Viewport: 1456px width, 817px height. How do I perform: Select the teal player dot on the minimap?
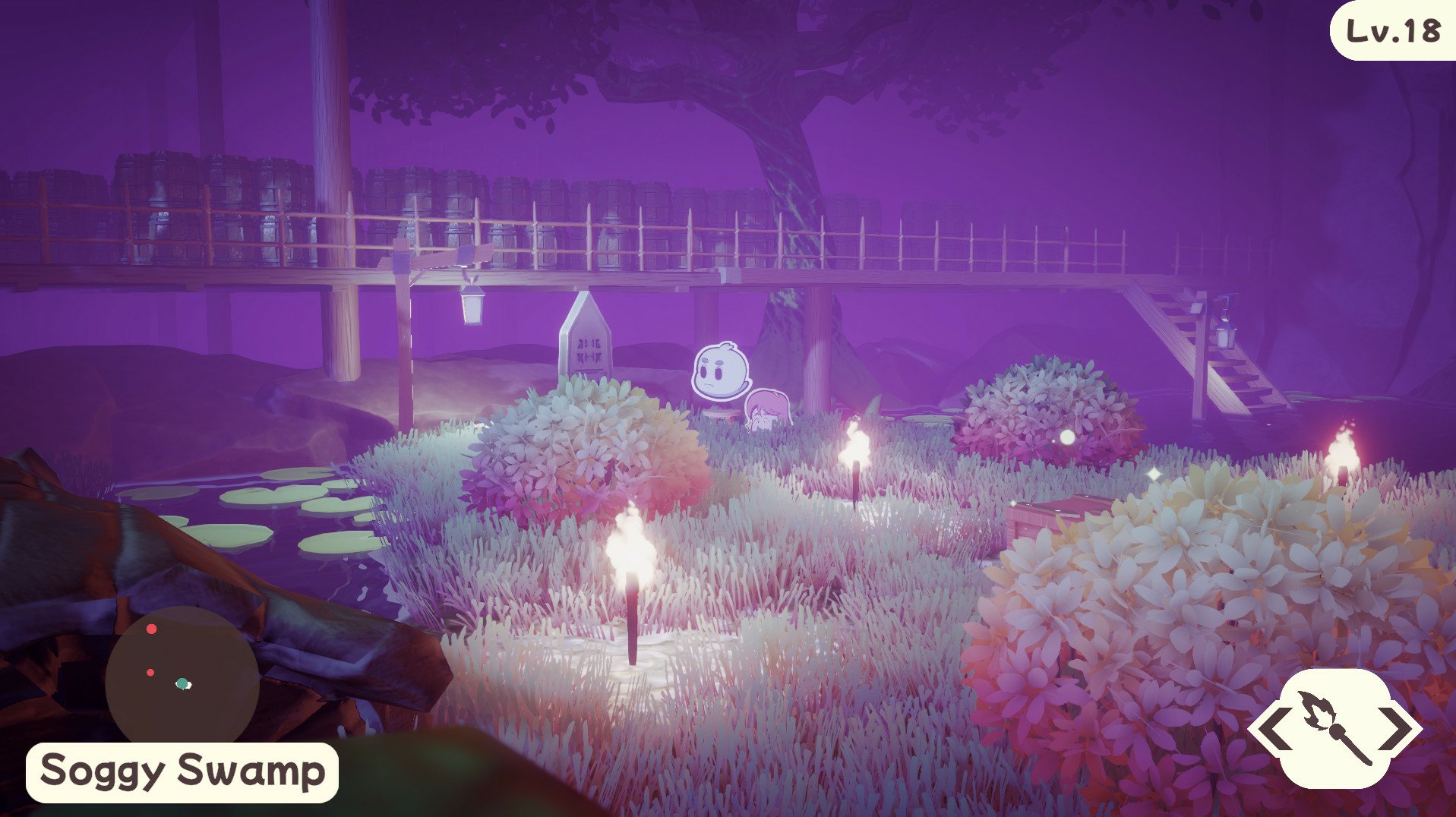click(182, 684)
